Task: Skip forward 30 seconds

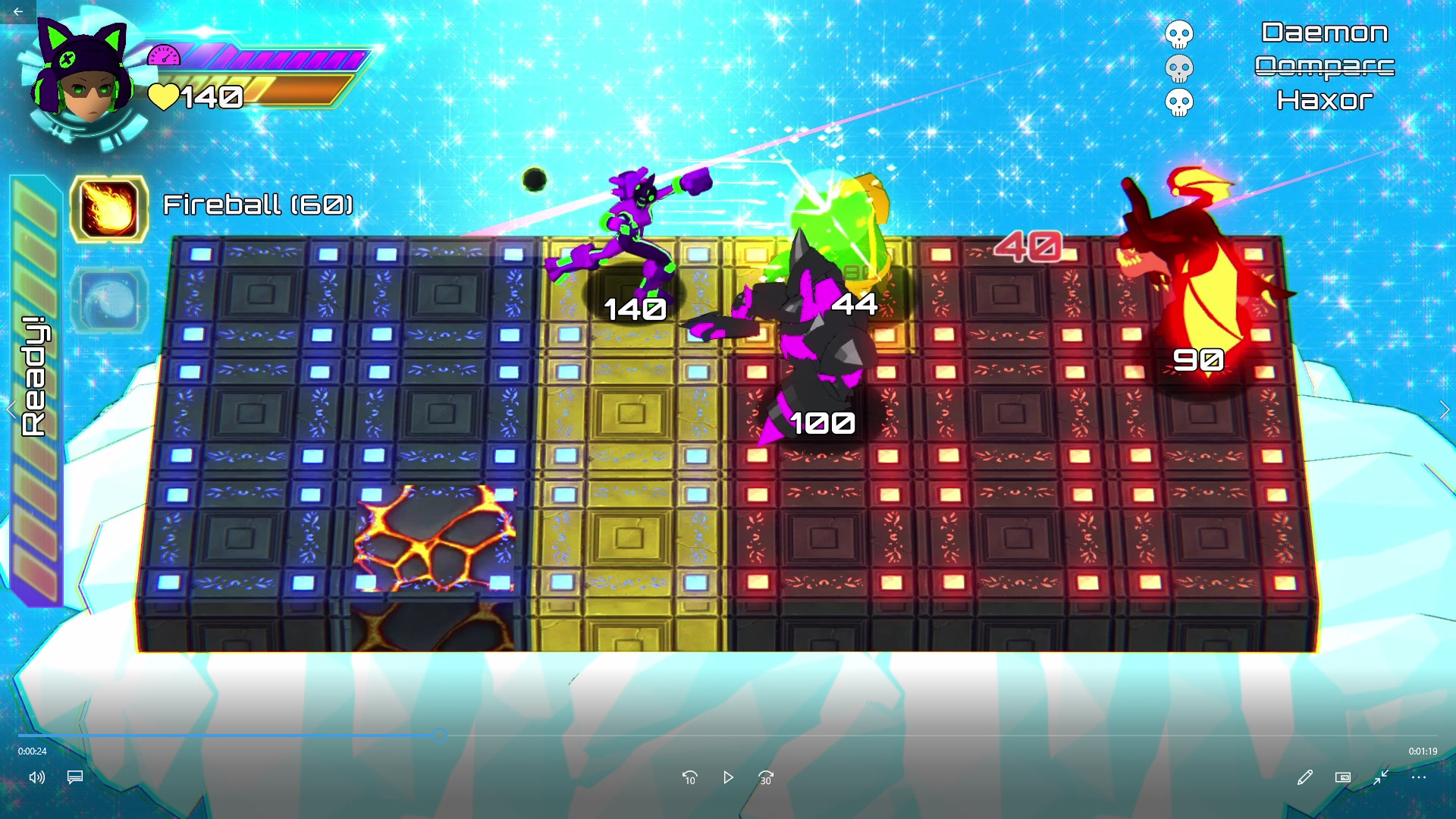Action: (764, 777)
